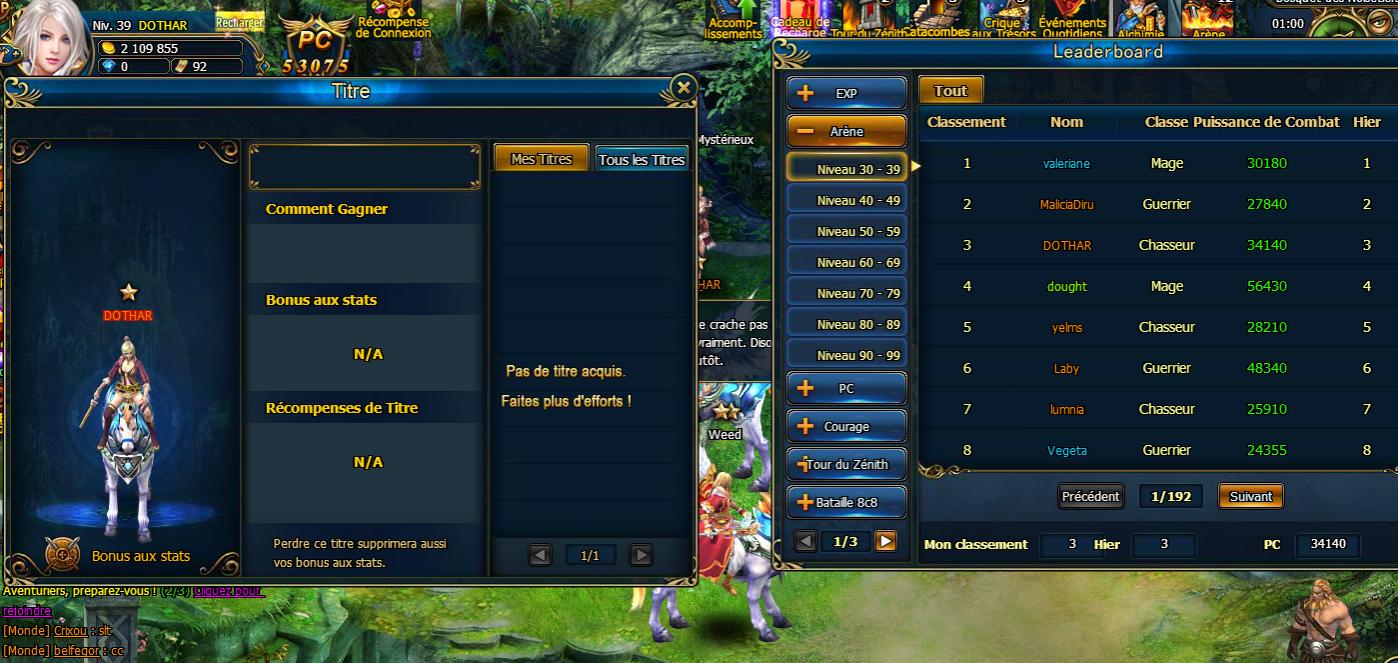Click the Précédent page button

tap(1091, 496)
